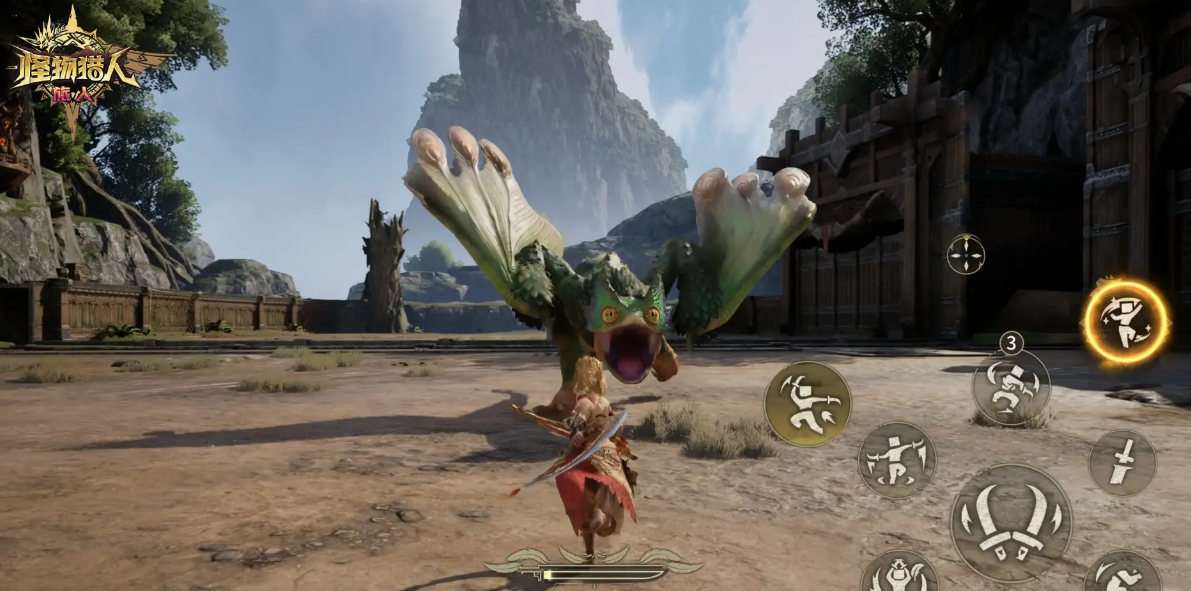This screenshot has width=1191, height=591.
Task: Activate the spinning blades stance skill
Action: 896,460
